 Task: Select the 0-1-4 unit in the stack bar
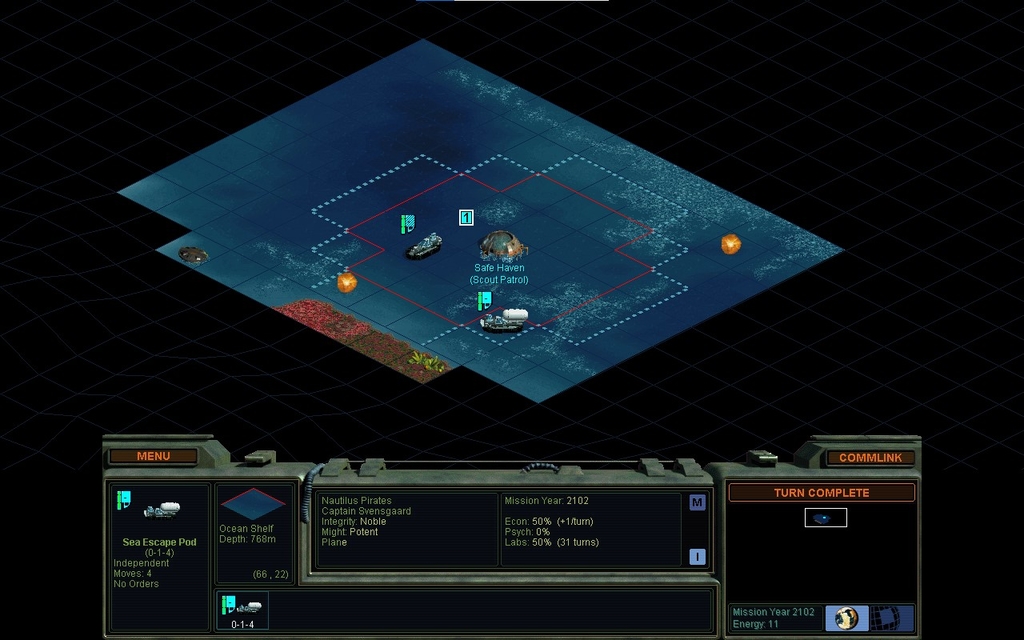[x=243, y=610]
